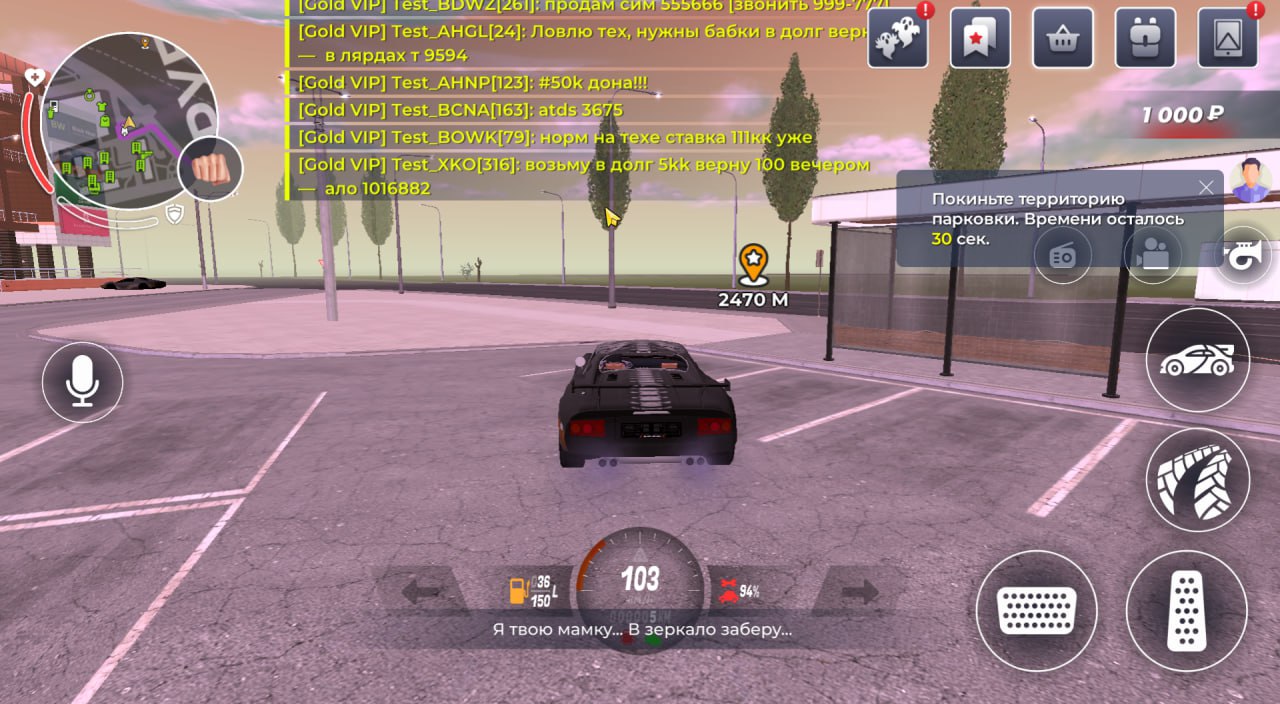Activate the microphone voice chat
The image size is (1280, 704).
click(x=82, y=382)
